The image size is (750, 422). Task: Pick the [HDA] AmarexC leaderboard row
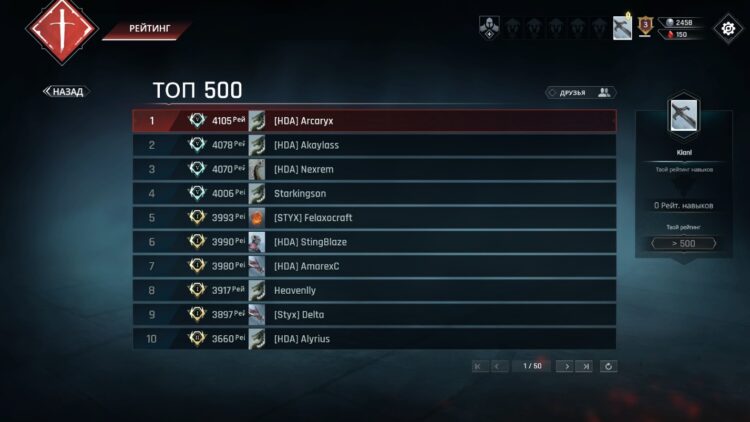coord(374,266)
